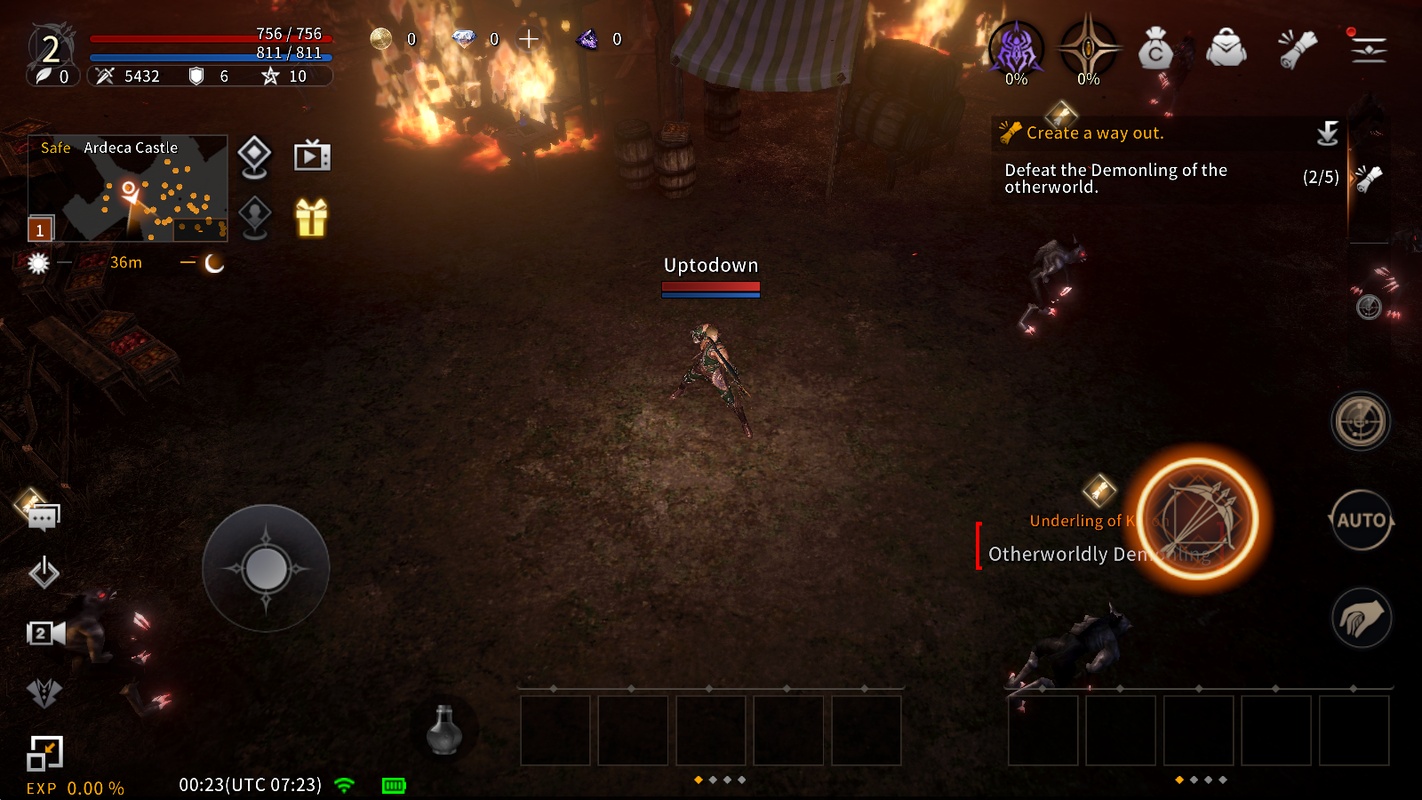Open the backpack inventory
This screenshot has width=1422, height=800.
point(1226,47)
